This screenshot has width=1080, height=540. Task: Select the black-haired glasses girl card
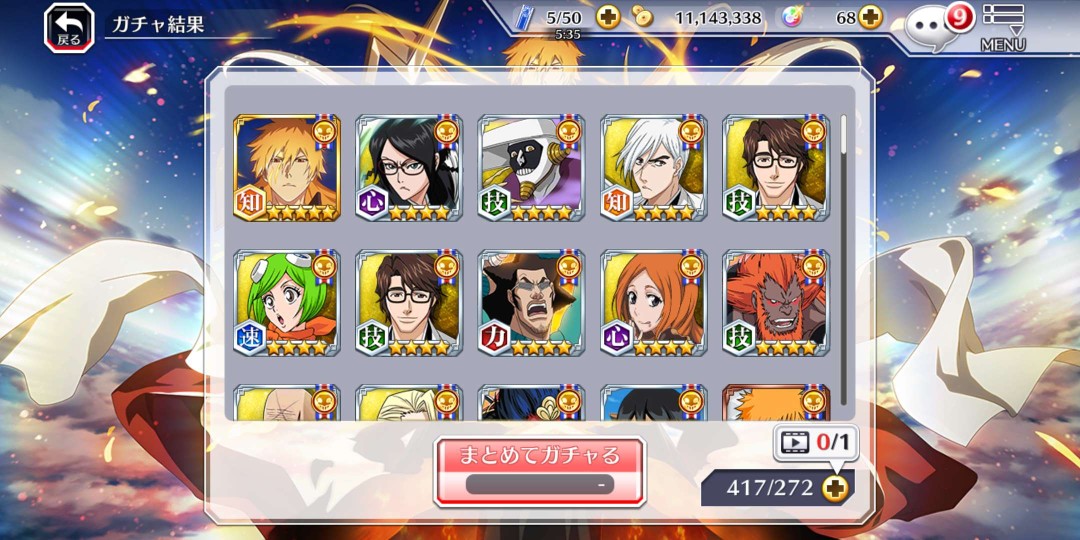point(409,168)
